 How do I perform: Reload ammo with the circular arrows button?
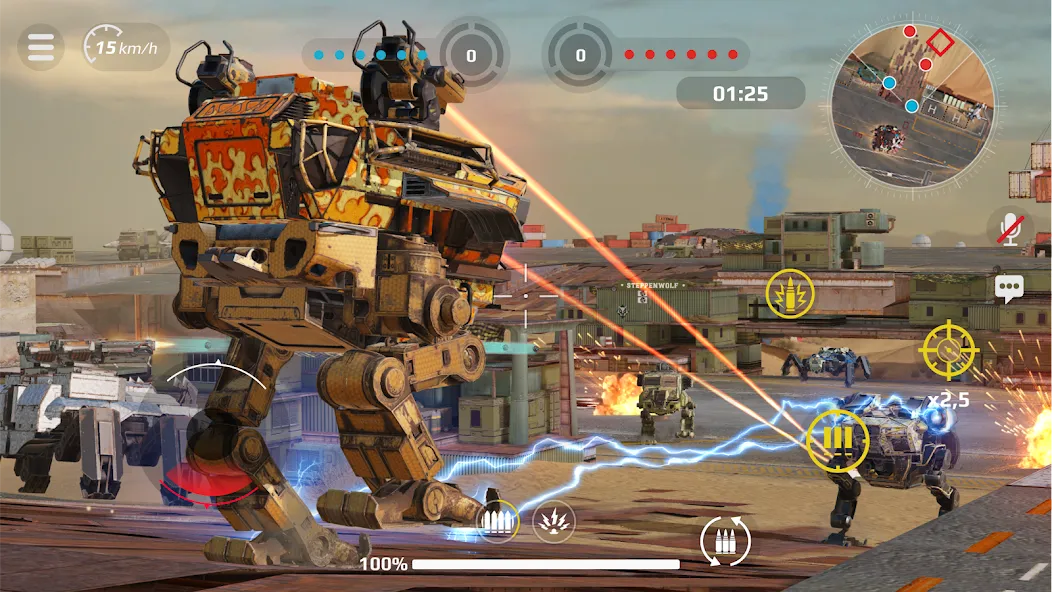pyautogui.click(x=725, y=540)
